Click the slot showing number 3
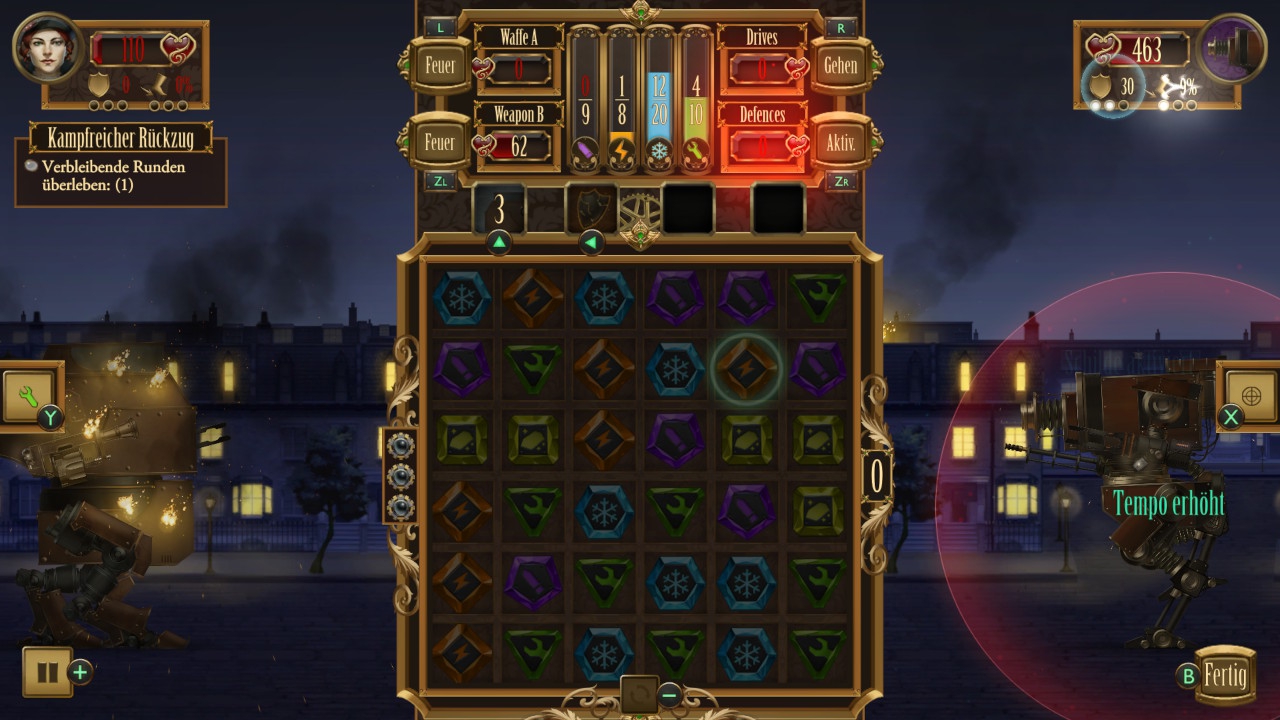This screenshot has height=720, width=1280. (x=499, y=210)
